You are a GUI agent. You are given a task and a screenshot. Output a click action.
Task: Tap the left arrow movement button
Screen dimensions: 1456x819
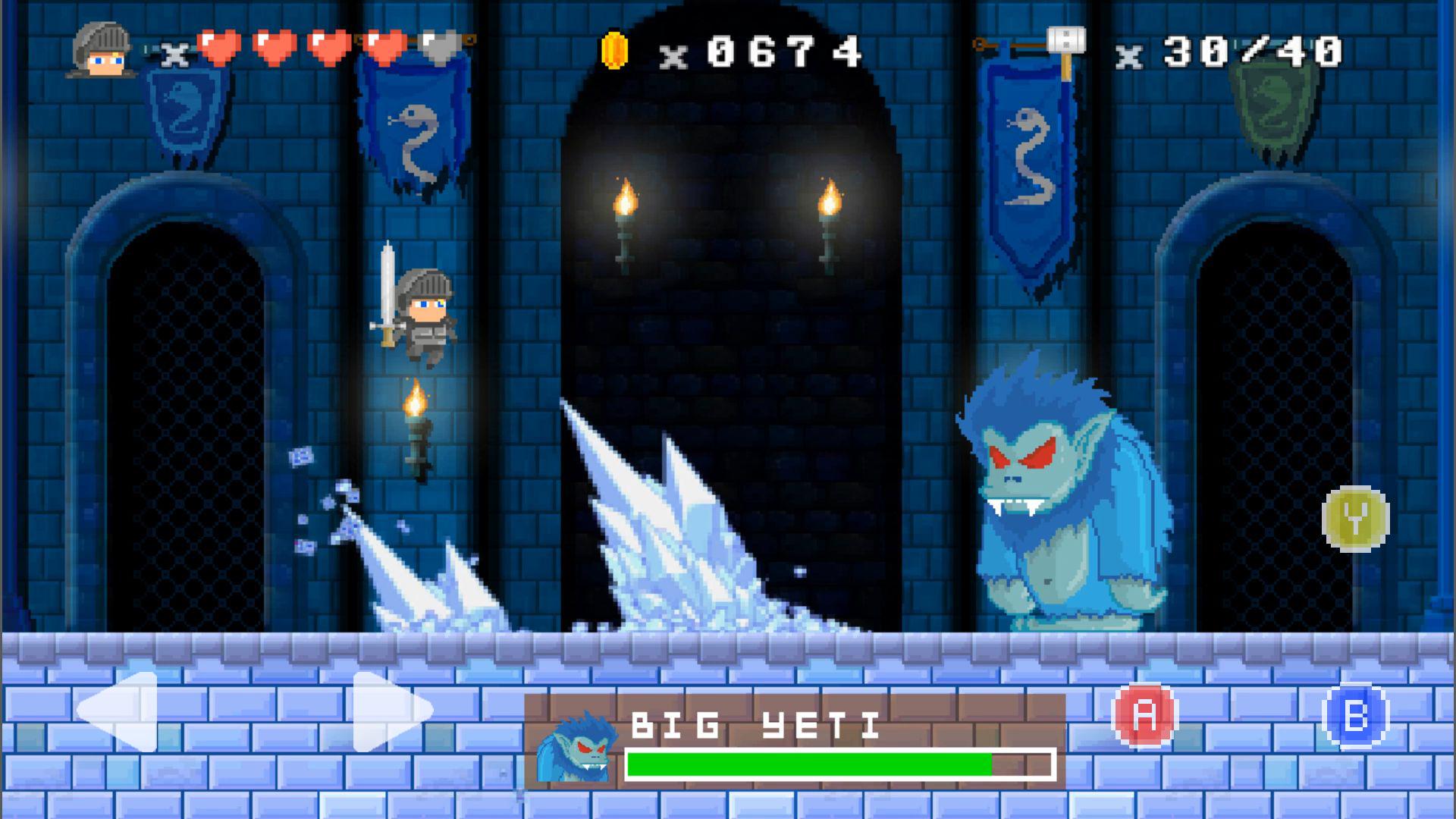119,711
